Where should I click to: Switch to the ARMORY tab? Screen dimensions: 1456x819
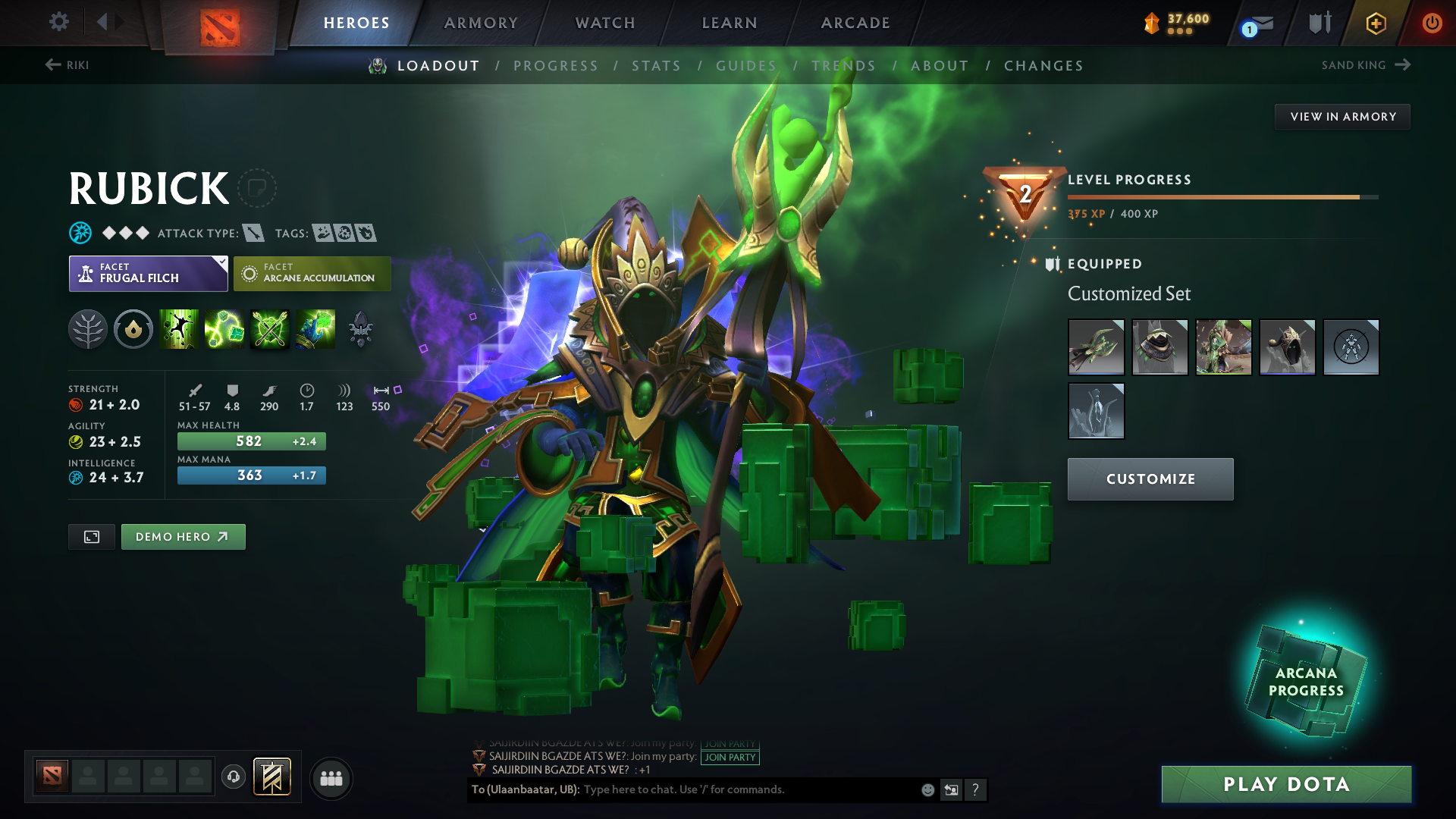tap(481, 23)
